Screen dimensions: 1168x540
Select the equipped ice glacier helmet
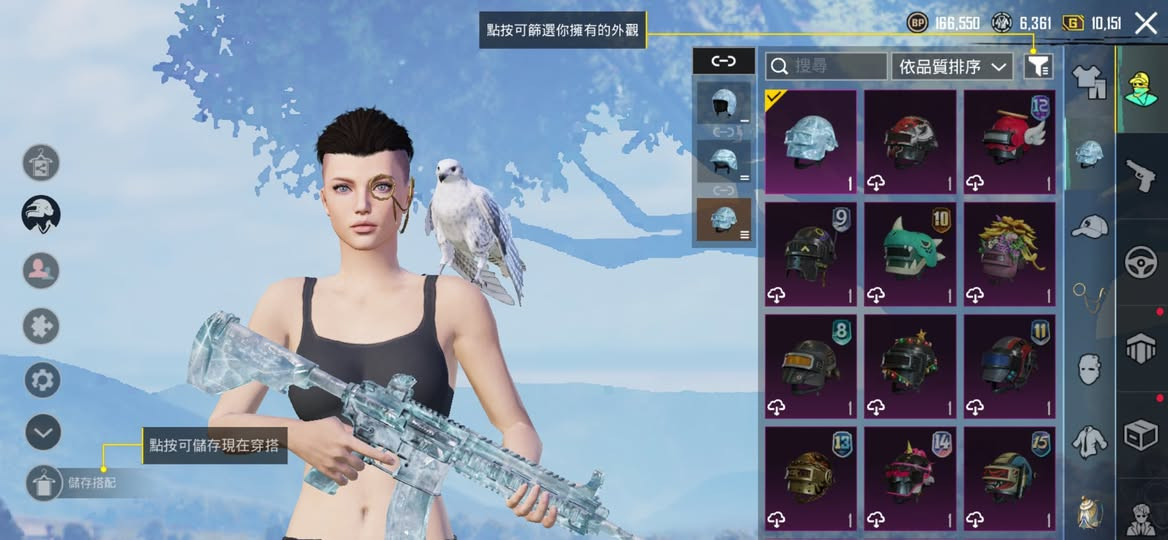pos(811,141)
